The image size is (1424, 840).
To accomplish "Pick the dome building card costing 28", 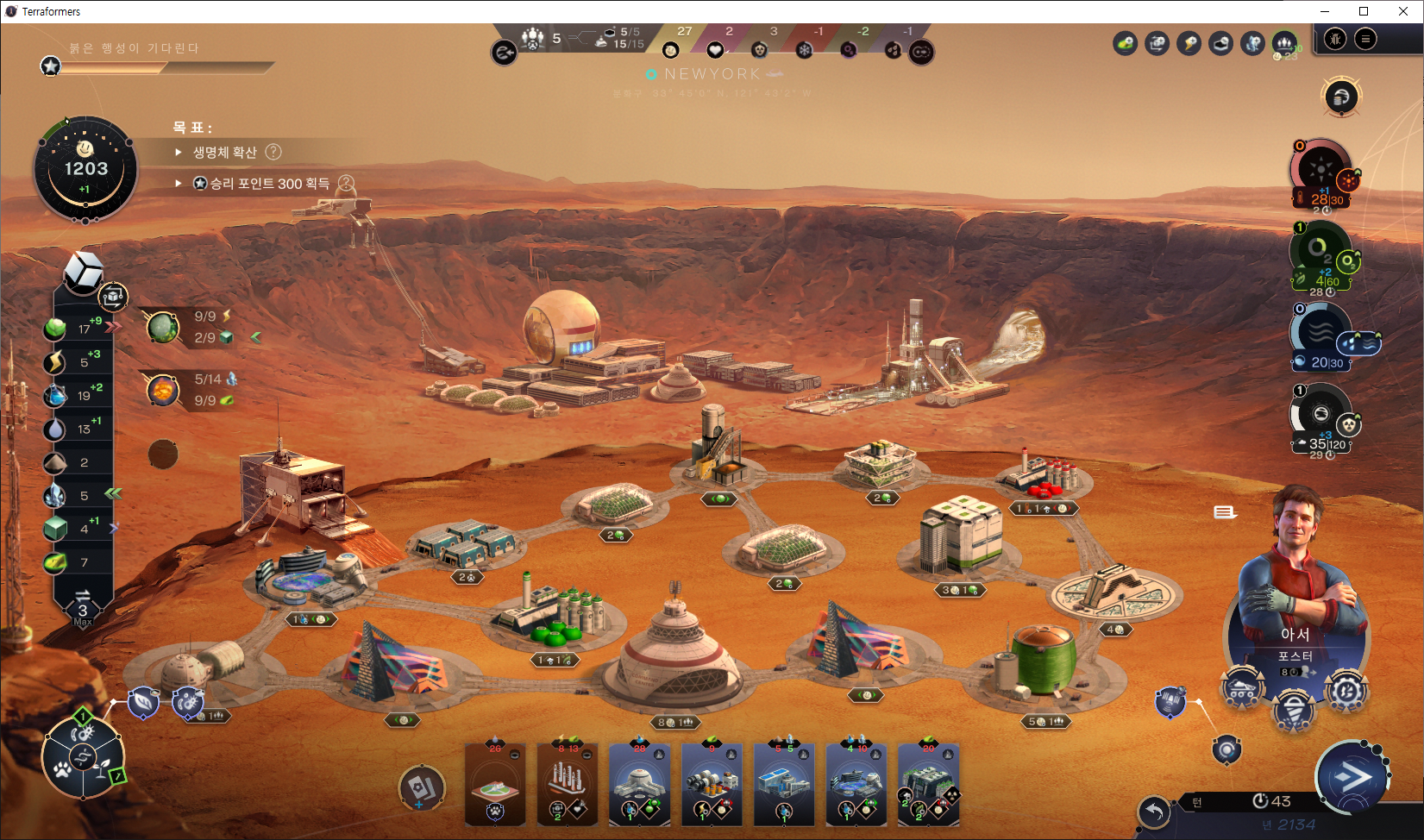I will 640,784.
